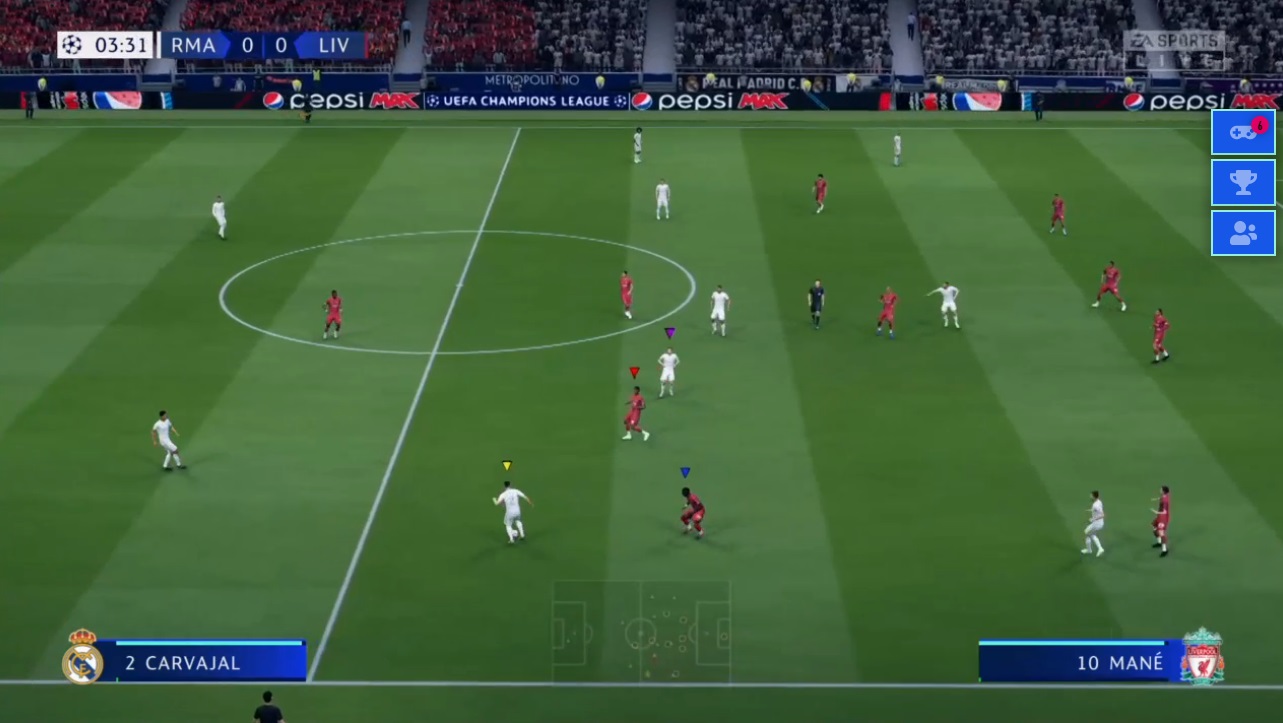Open the controller match-feed icon
Viewport: 1283px width, 723px height.
[x=1242, y=131]
